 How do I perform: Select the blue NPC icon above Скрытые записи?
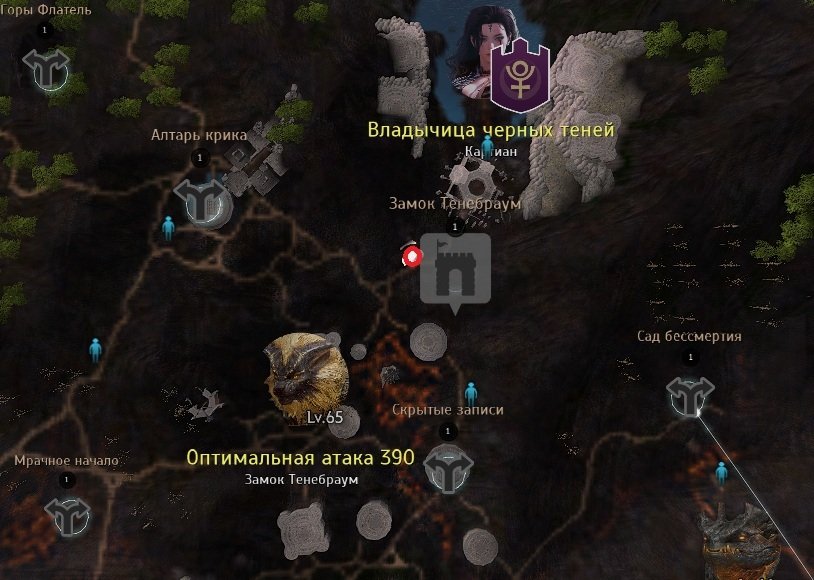(x=470, y=393)
